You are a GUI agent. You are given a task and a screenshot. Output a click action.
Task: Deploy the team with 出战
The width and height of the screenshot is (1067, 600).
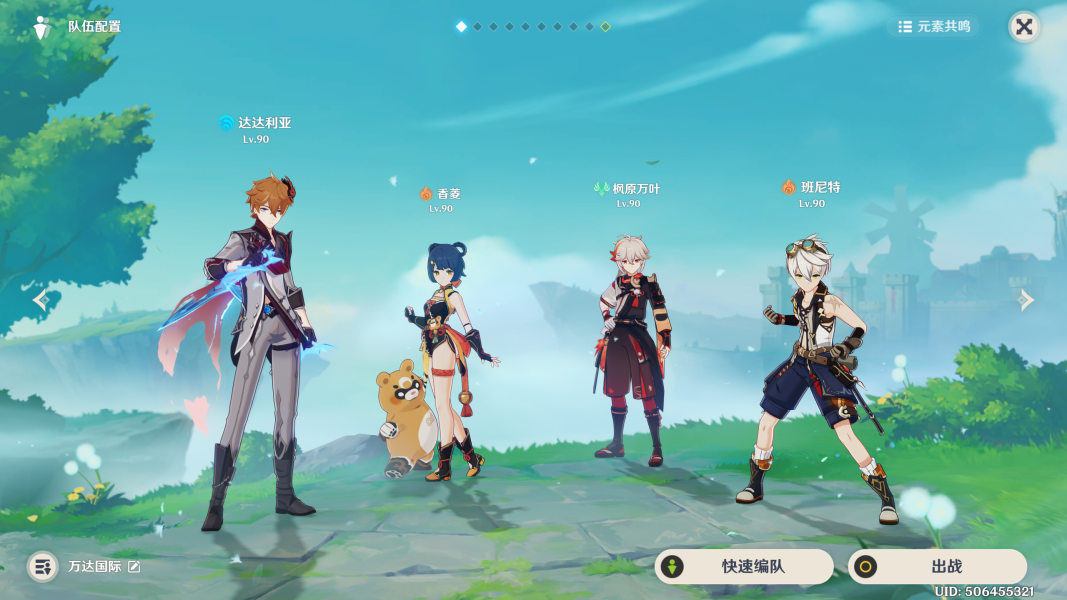pyautogui.click(x=937, y=567)
